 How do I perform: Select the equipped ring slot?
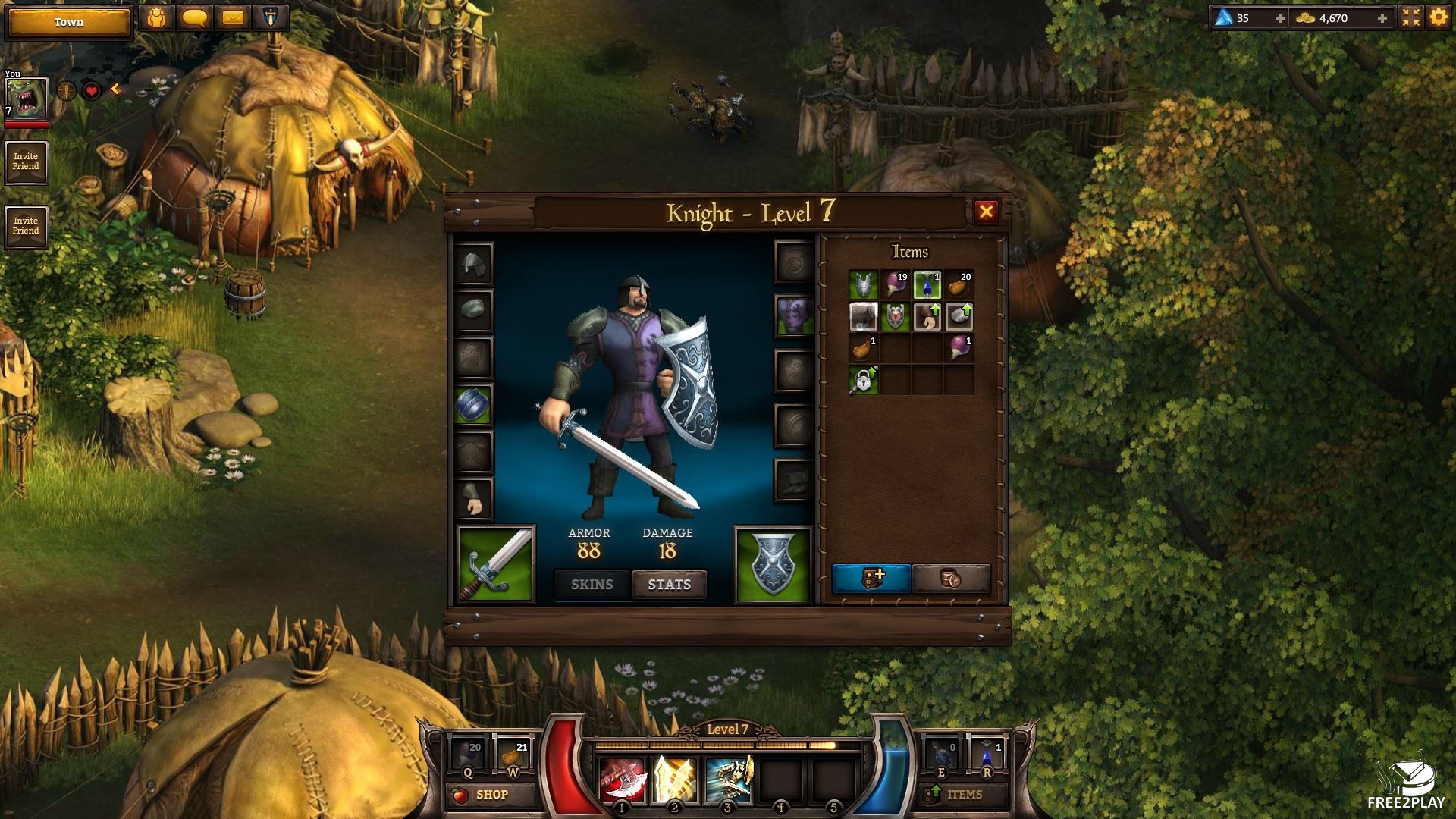click(472, 406)
